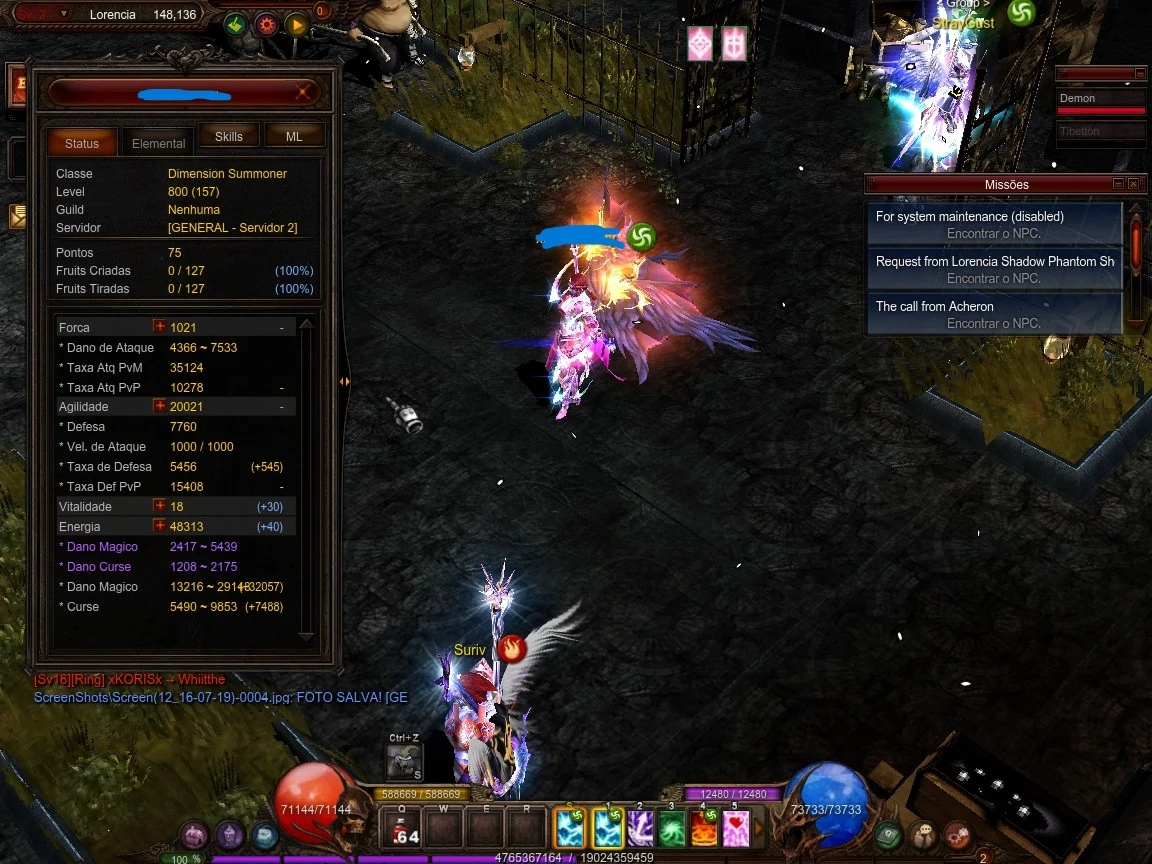Image resolution: width=1152 pixels, height=864 pixels.
Task: Open the server selection dropdown
Action: pyautogui.click(x=64, y=14)
